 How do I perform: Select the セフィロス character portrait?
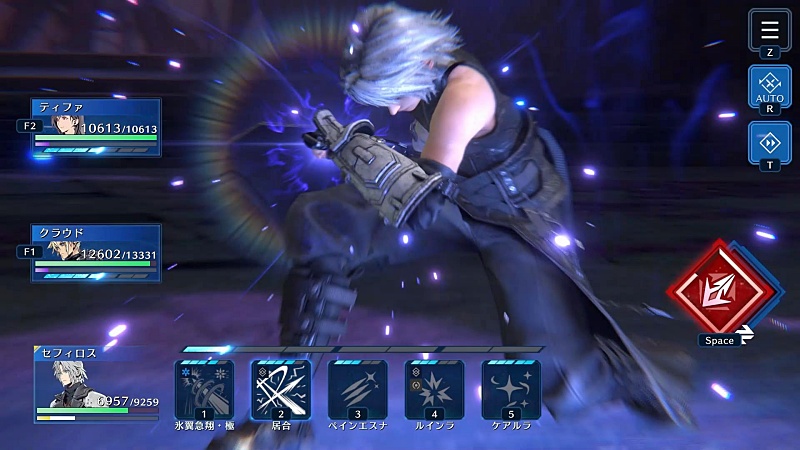click(x=62, y=383)
